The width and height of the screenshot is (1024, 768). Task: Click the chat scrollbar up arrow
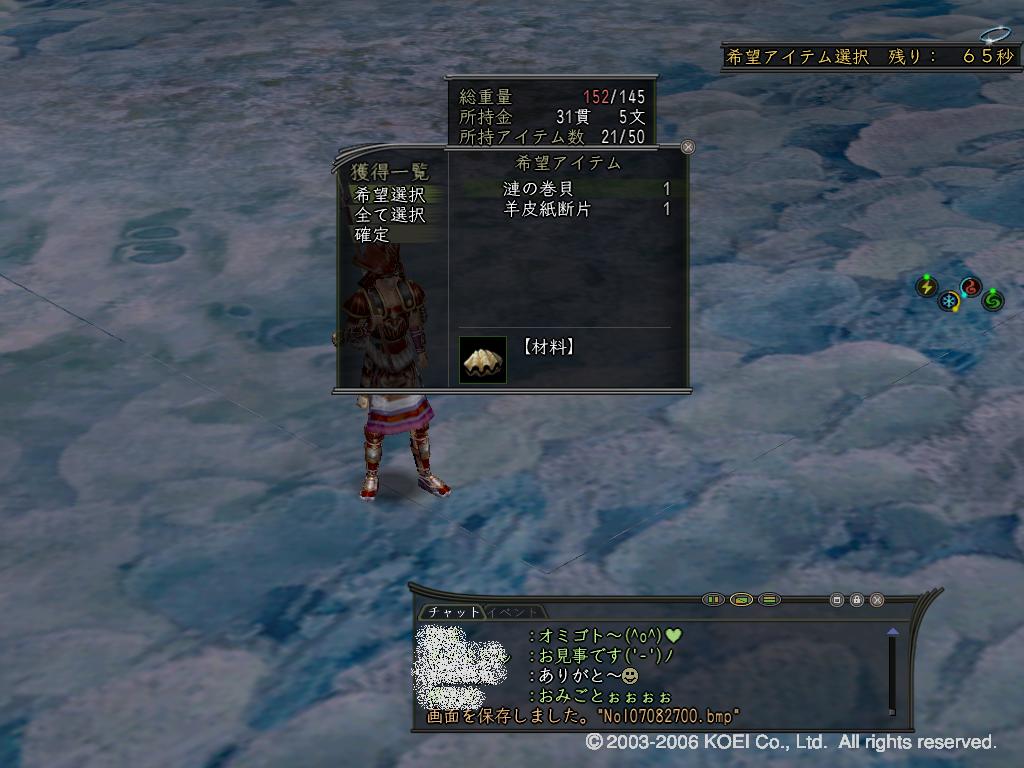click(x=892, y=632)
